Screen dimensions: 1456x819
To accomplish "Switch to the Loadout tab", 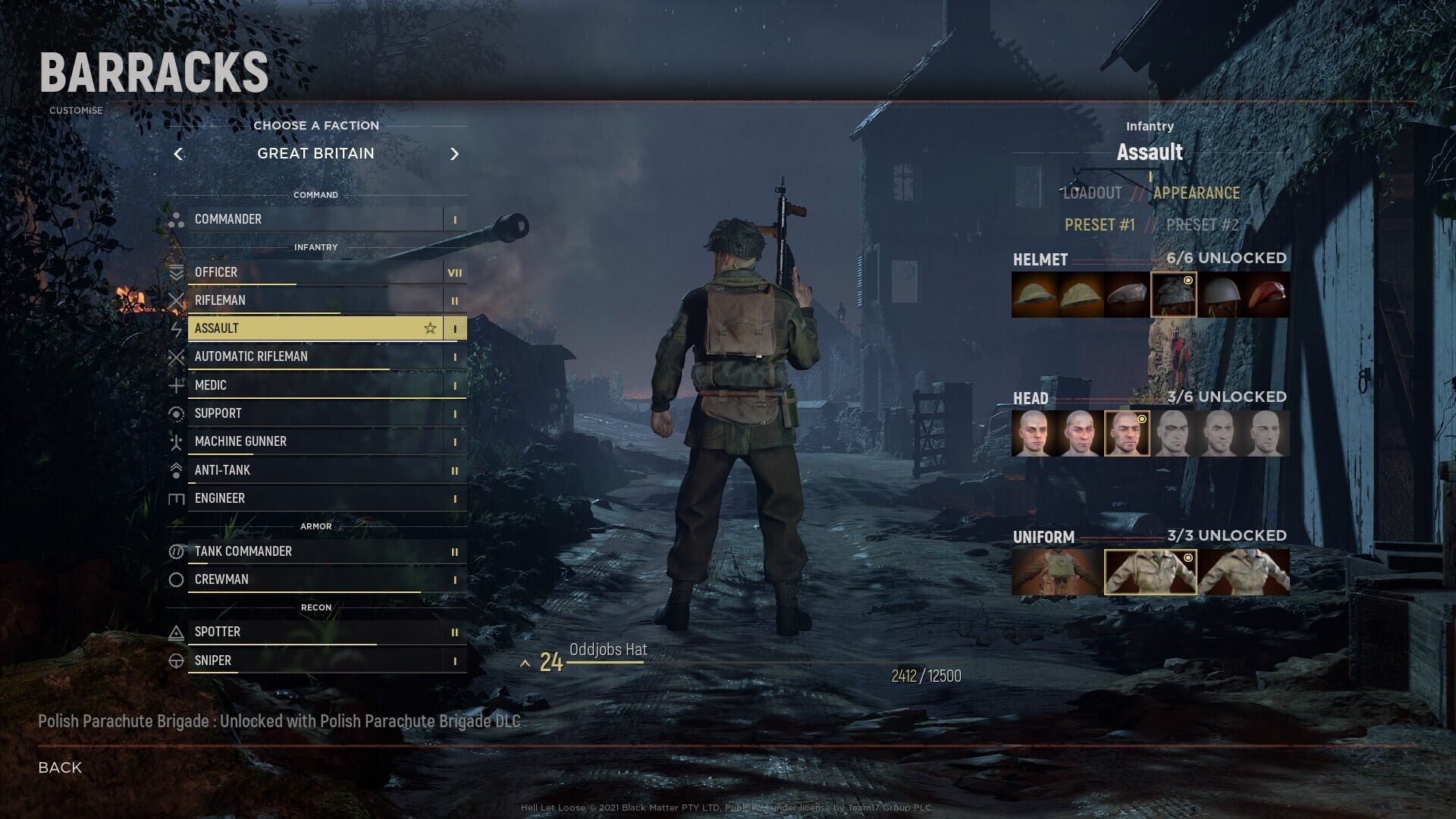I will pos(1092,193).
